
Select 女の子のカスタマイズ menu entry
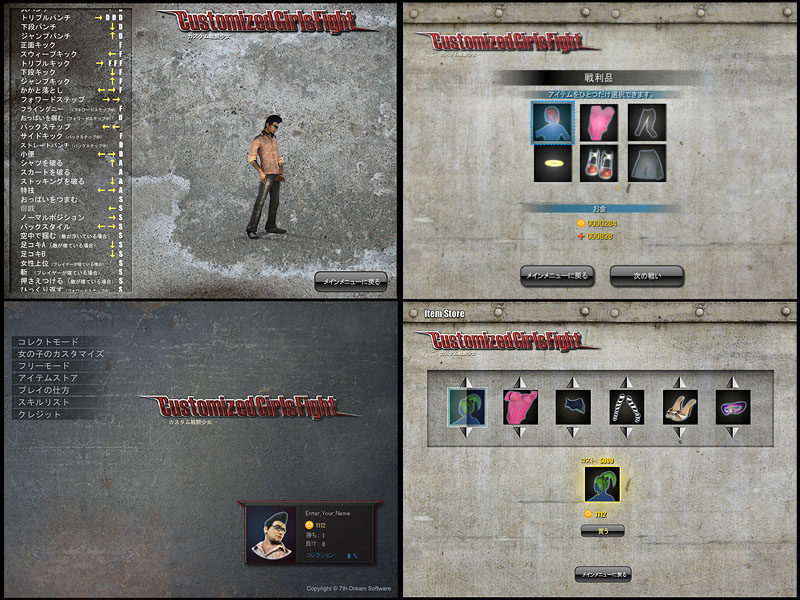point(61,355)
